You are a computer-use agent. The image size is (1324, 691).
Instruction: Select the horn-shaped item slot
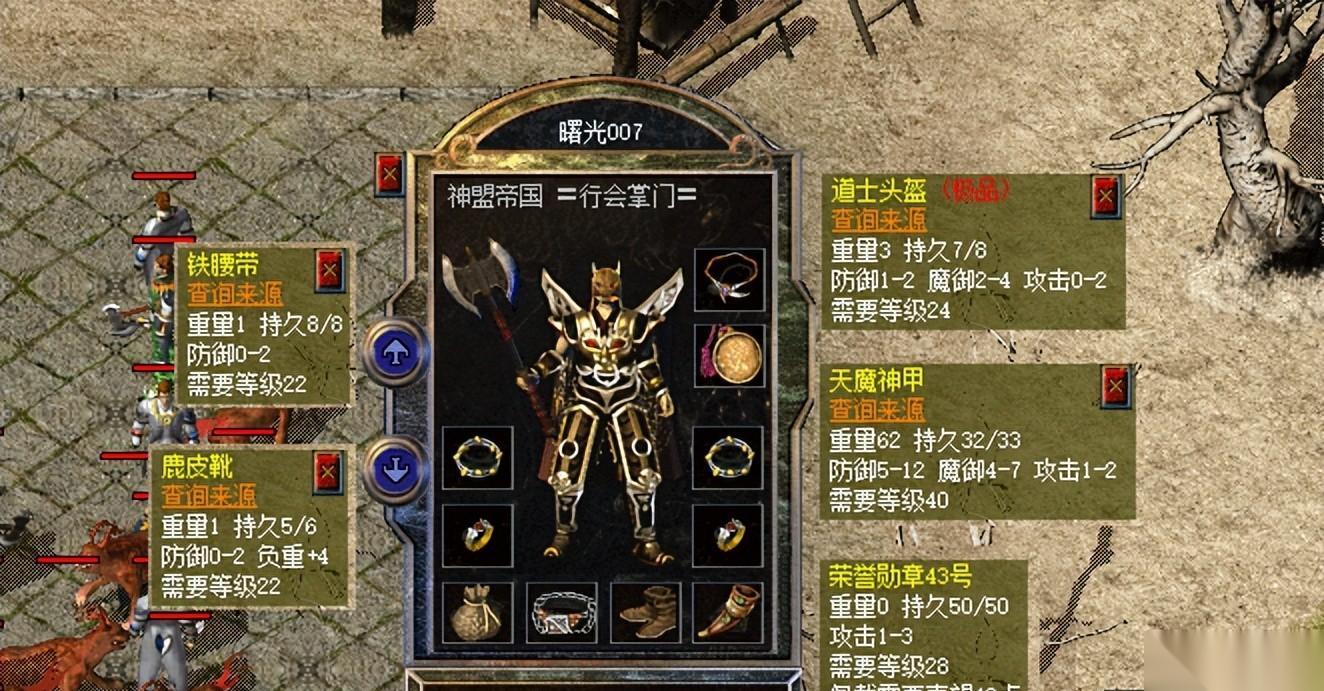pyautogui.click(x=729, y=613)
